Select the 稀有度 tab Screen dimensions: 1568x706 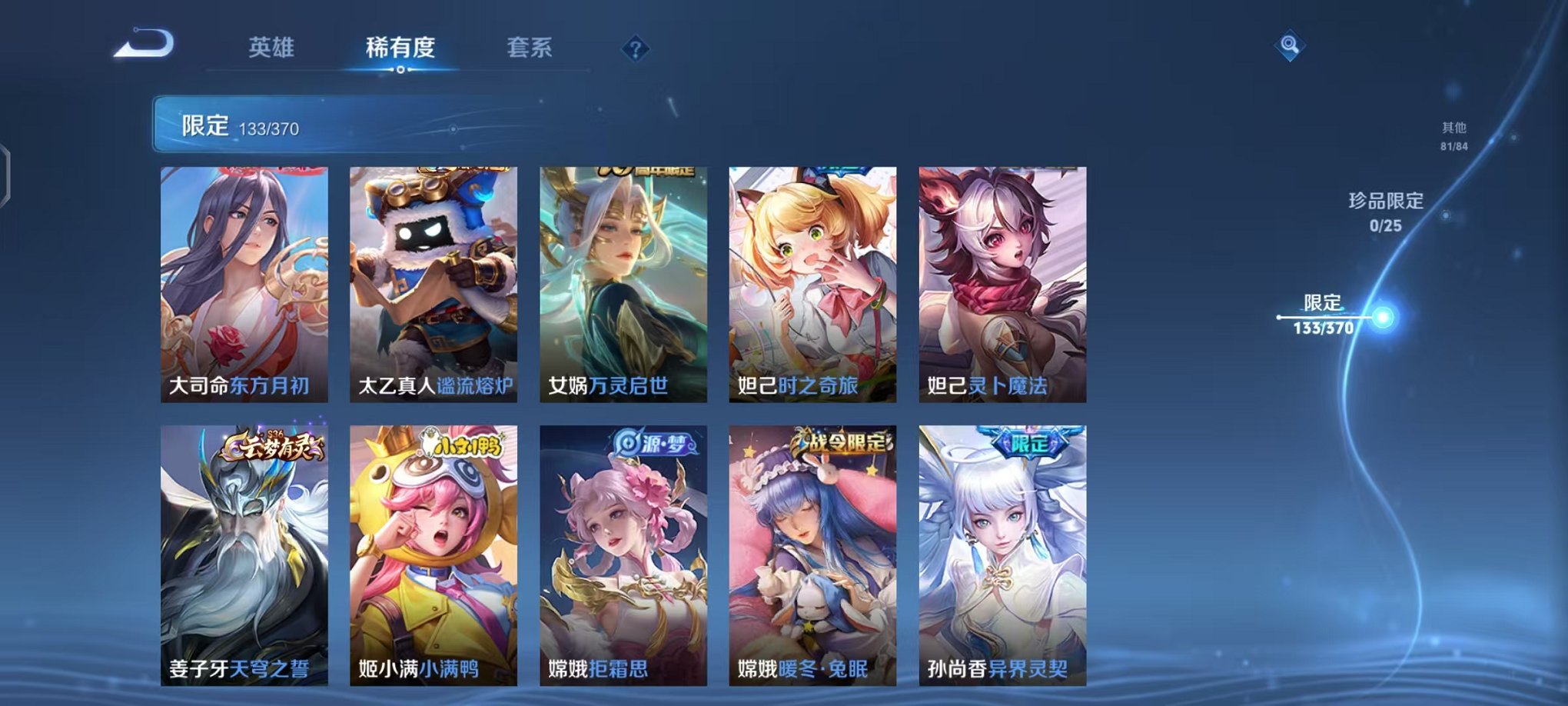point(399,46)
